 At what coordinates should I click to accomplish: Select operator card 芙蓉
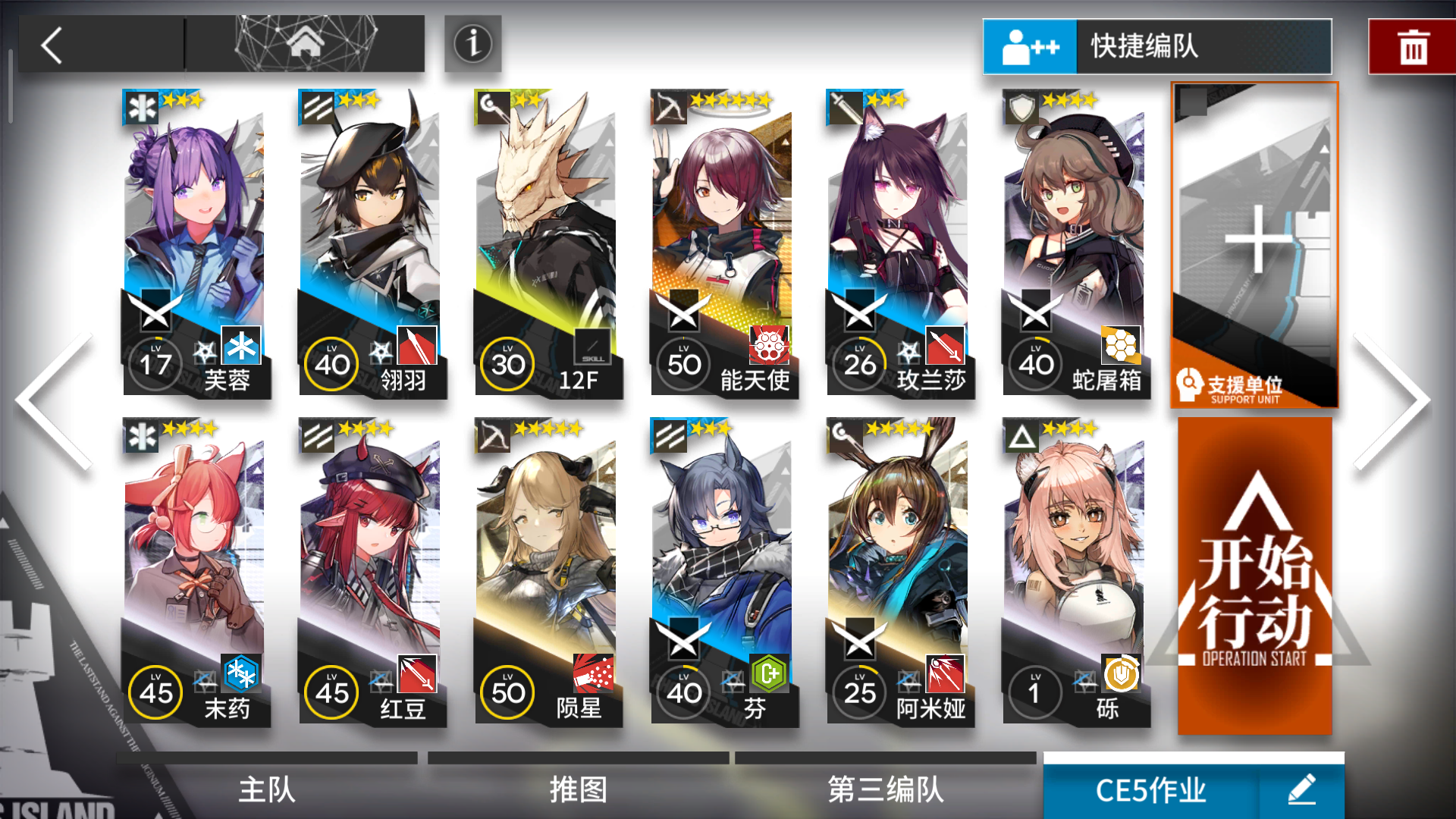tap(196, 243)
